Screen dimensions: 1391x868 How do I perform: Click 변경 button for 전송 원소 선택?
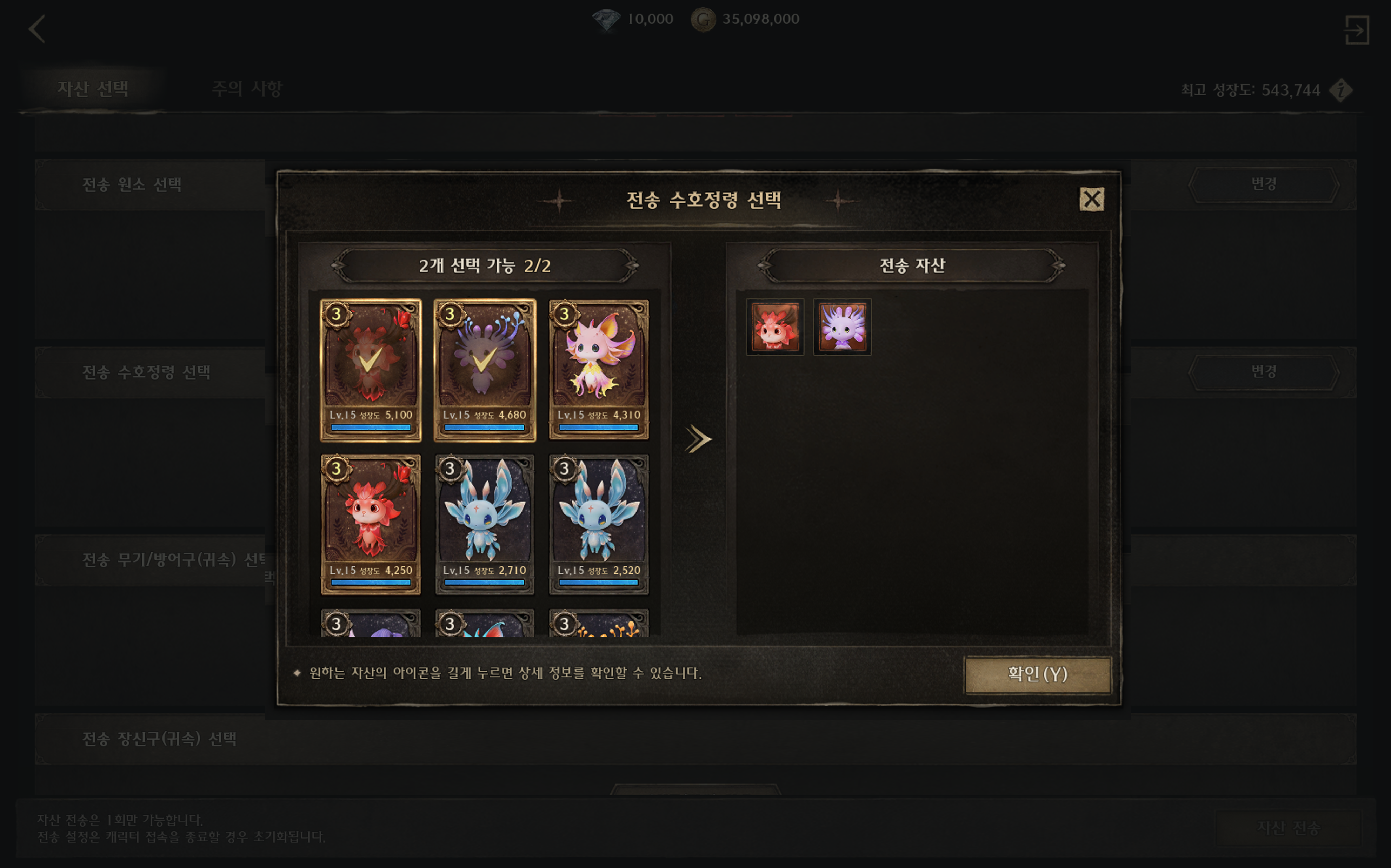[1264, 184]
